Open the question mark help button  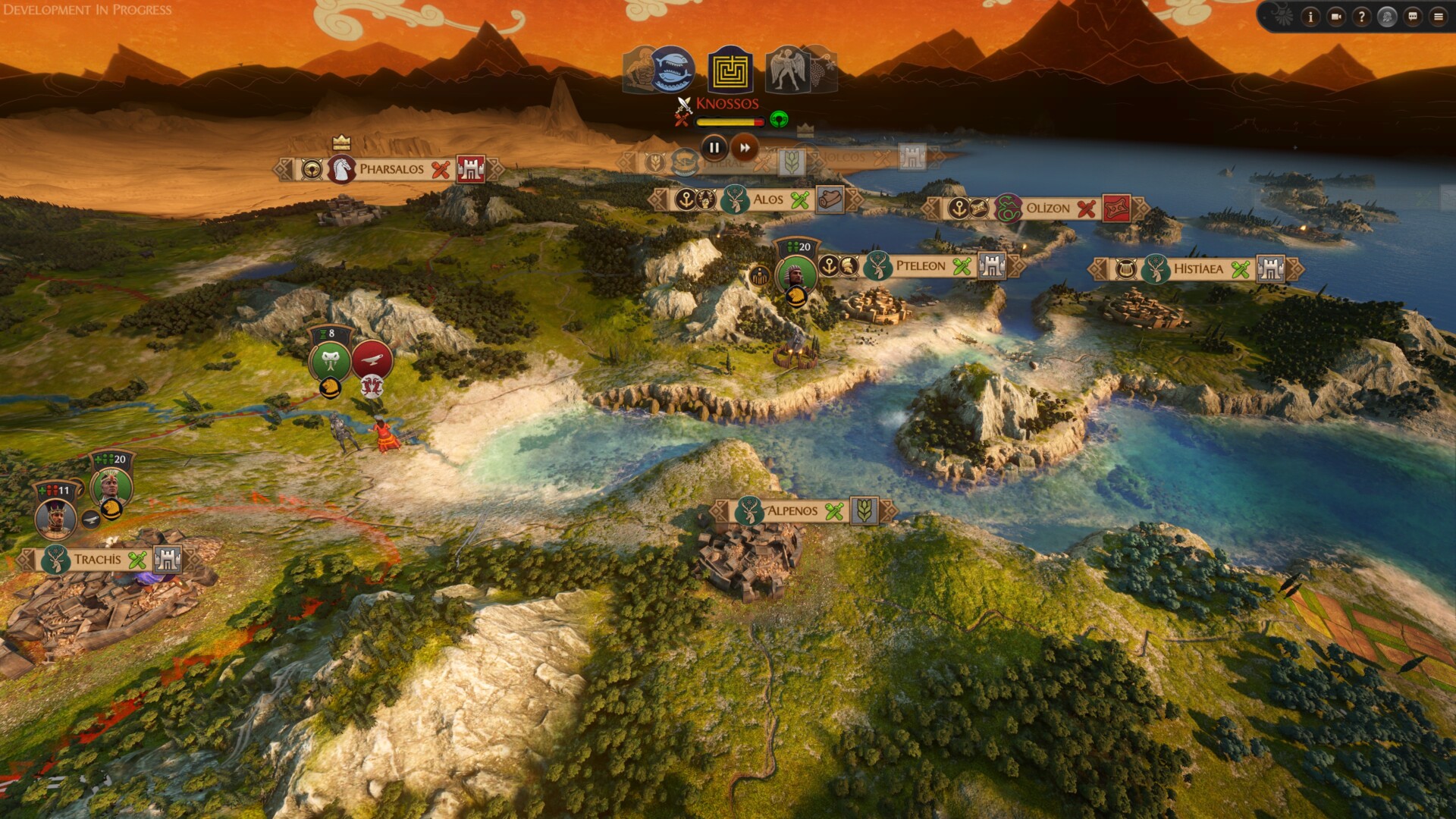click(x=1361, y=17)
